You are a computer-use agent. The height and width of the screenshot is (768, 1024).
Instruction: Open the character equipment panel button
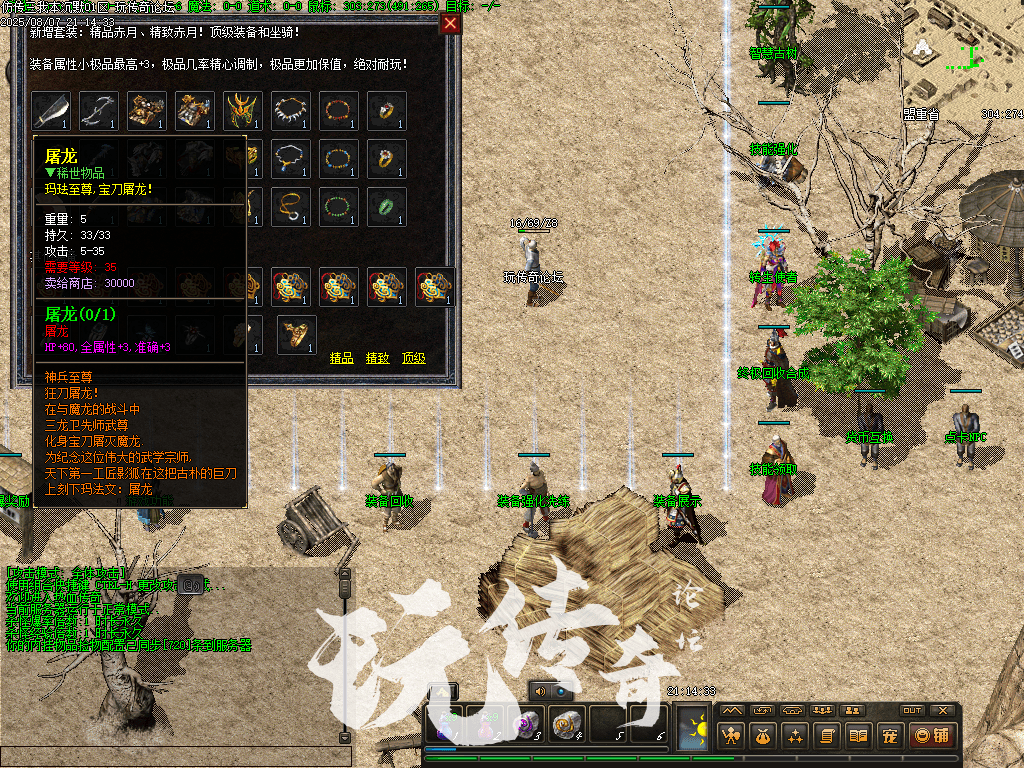pos(733,737)
